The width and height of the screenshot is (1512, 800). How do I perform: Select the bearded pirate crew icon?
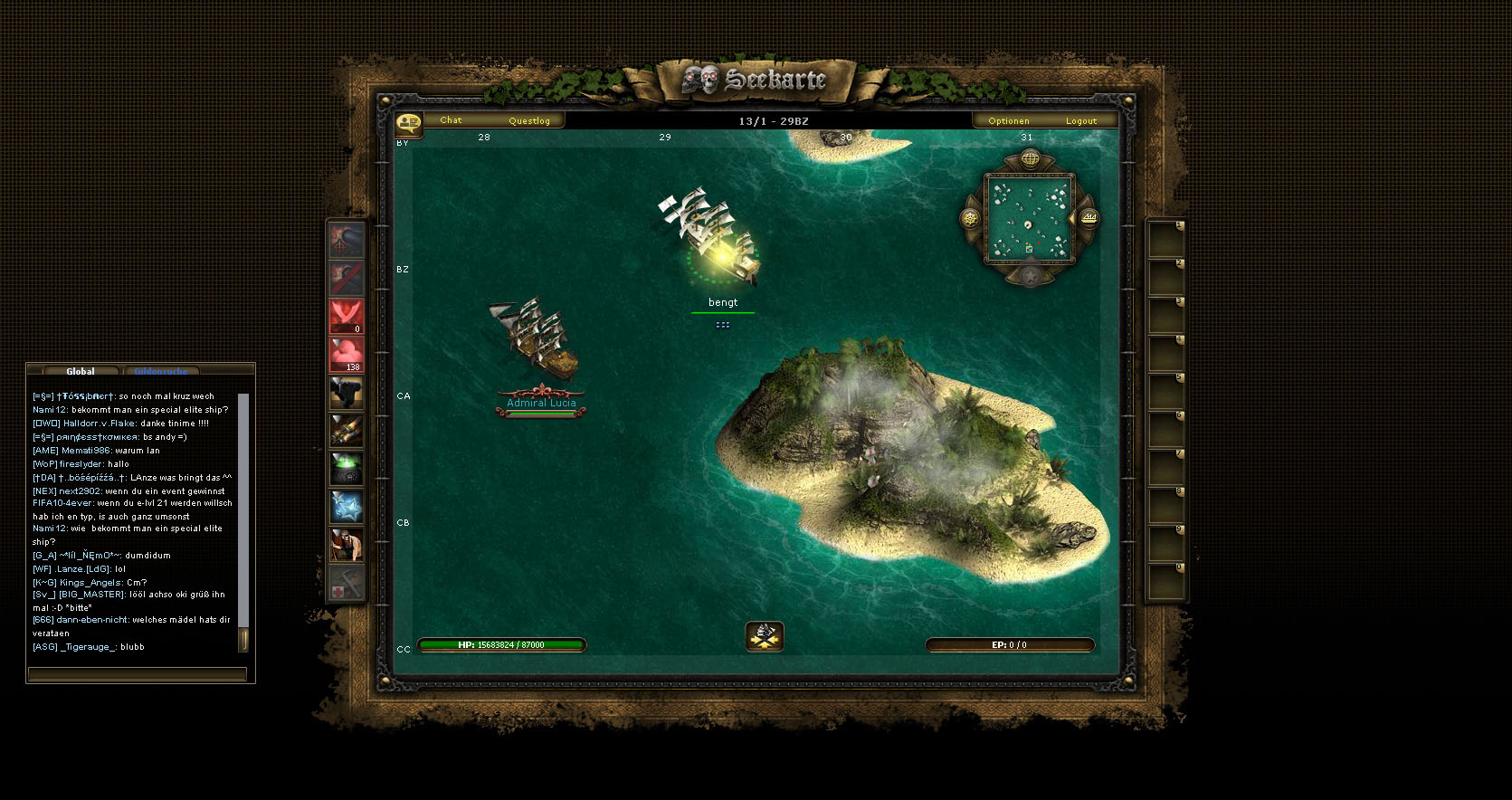(346, 545)
